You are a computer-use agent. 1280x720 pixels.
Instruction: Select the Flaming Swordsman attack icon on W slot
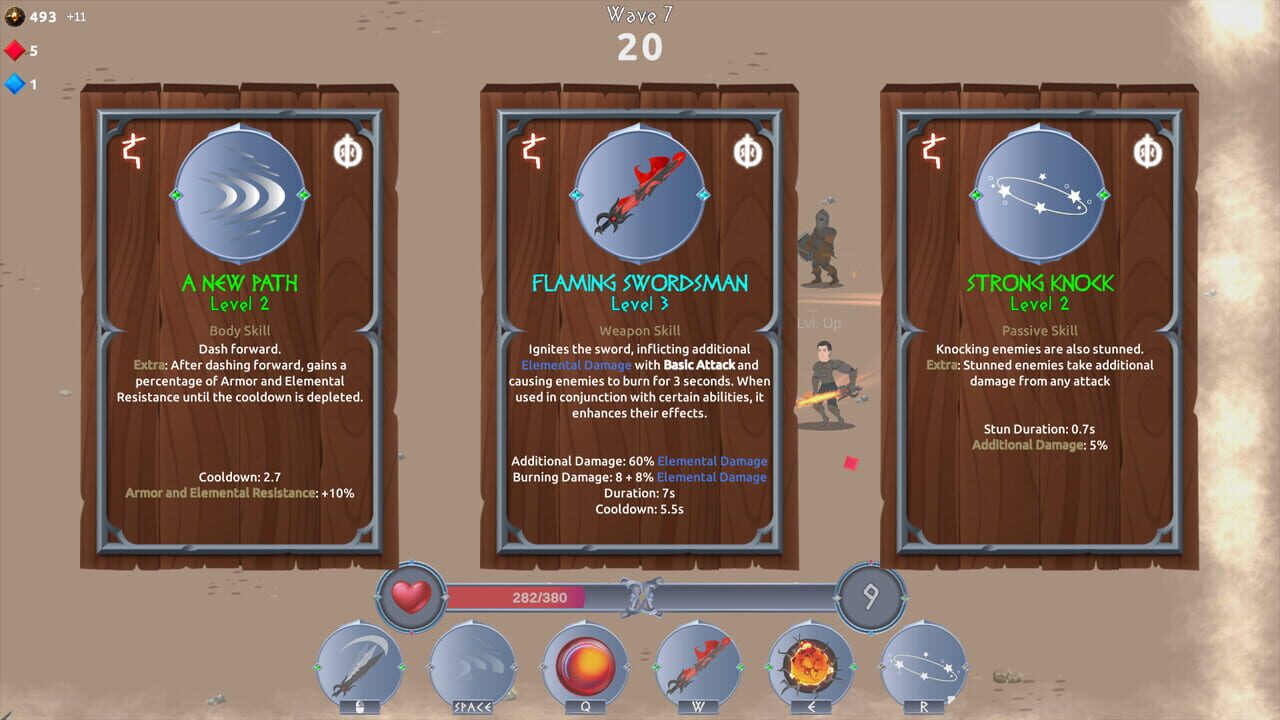coord(697,667)
